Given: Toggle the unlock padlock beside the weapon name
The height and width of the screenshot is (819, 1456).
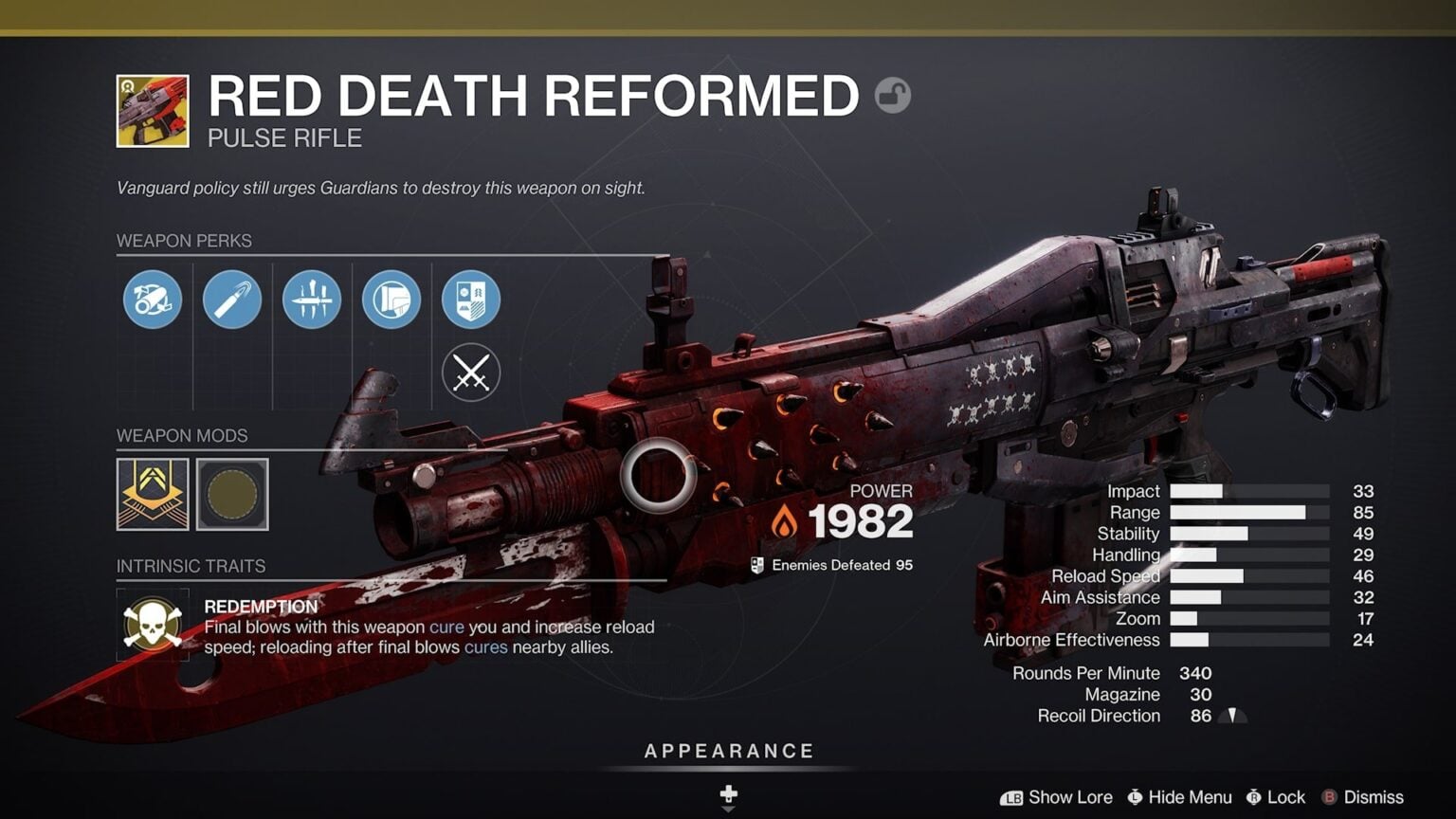Looking at the screenshot, I should point(892,96).
